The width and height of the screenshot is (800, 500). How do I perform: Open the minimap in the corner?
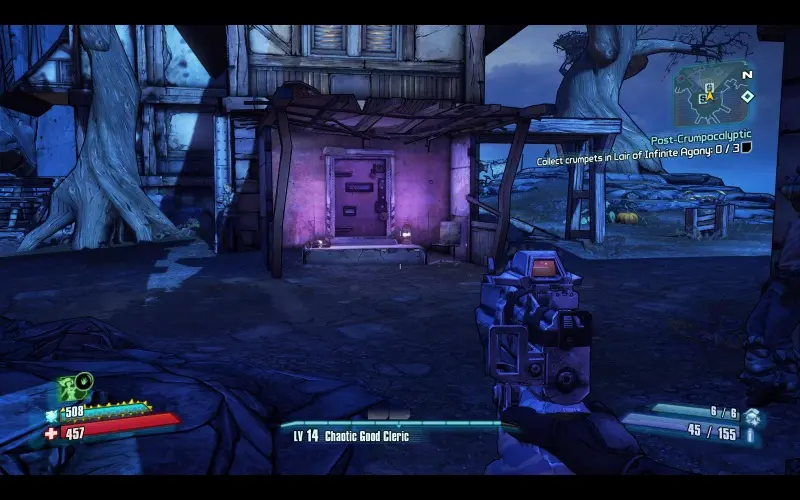click(x=712, y=94)
